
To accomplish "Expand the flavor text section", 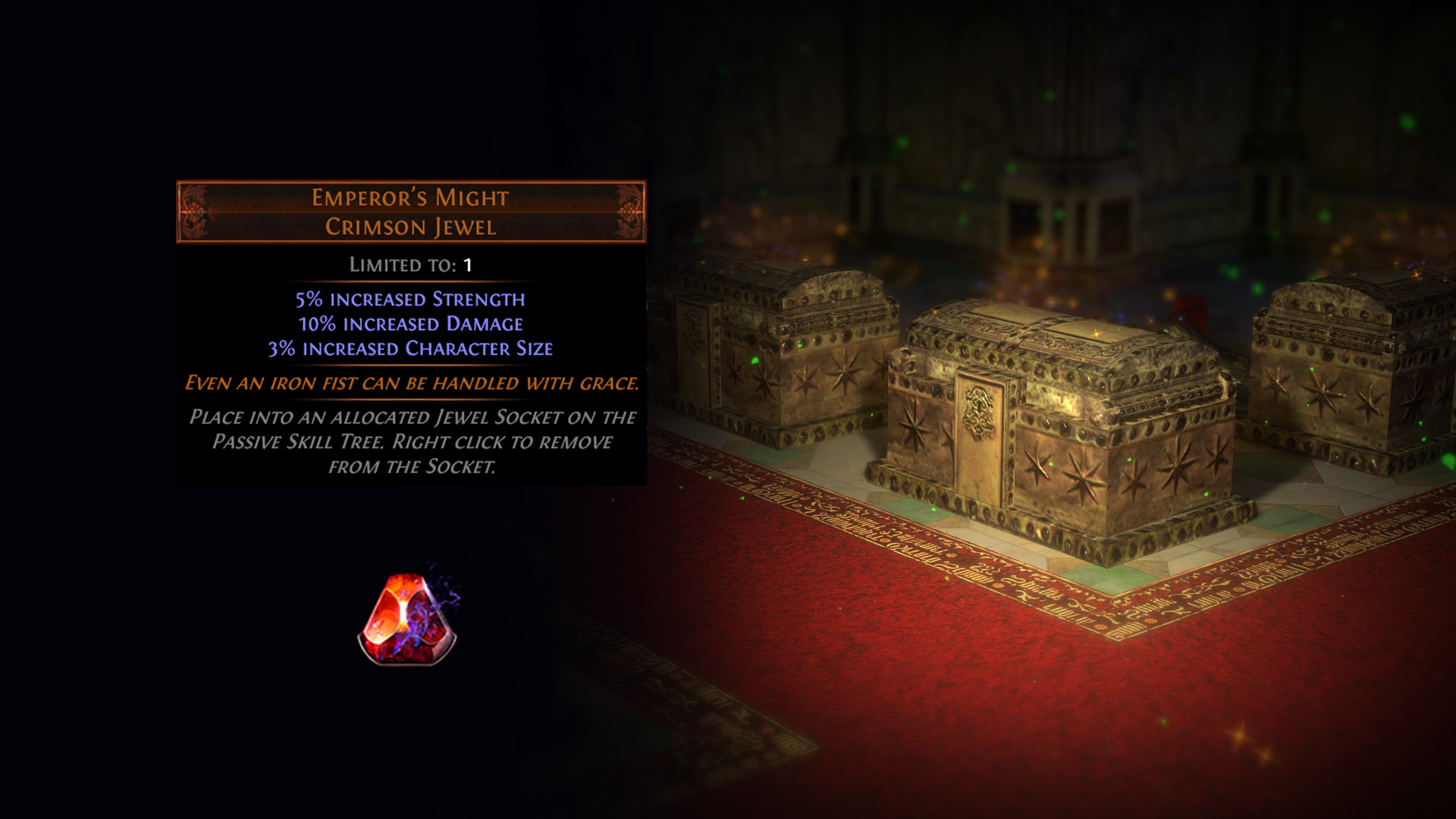I will [x=413, y=385].
